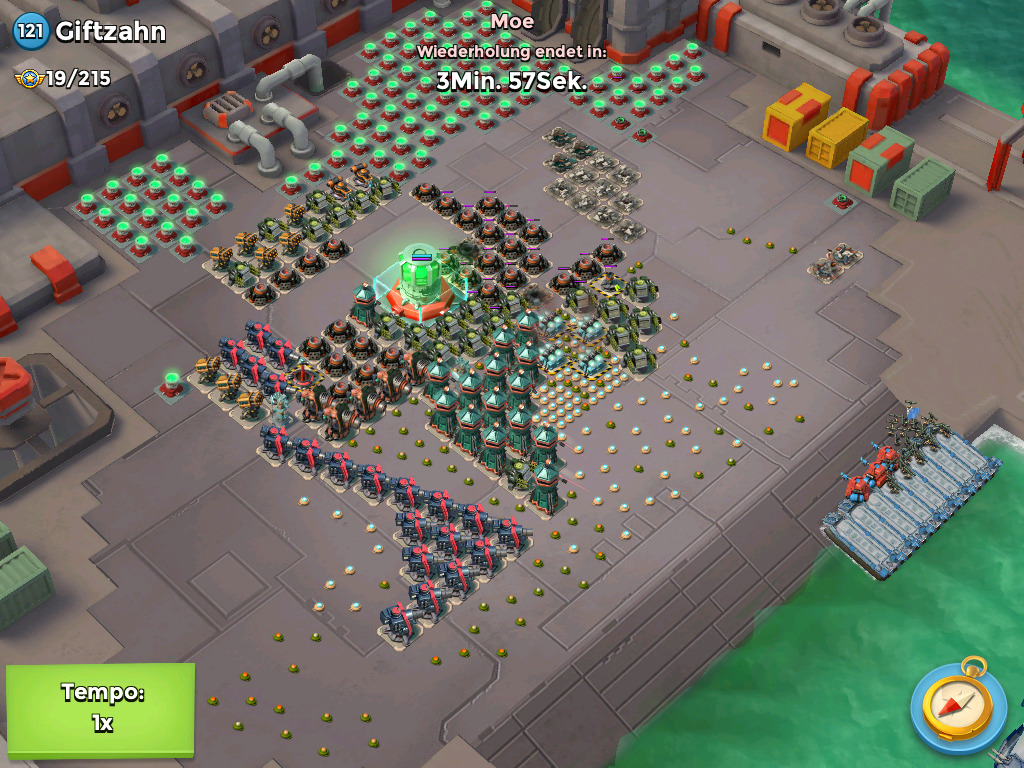Toggle the Tempo 1x replay speed button
1024x768 pixels.
tap(100, 708)
